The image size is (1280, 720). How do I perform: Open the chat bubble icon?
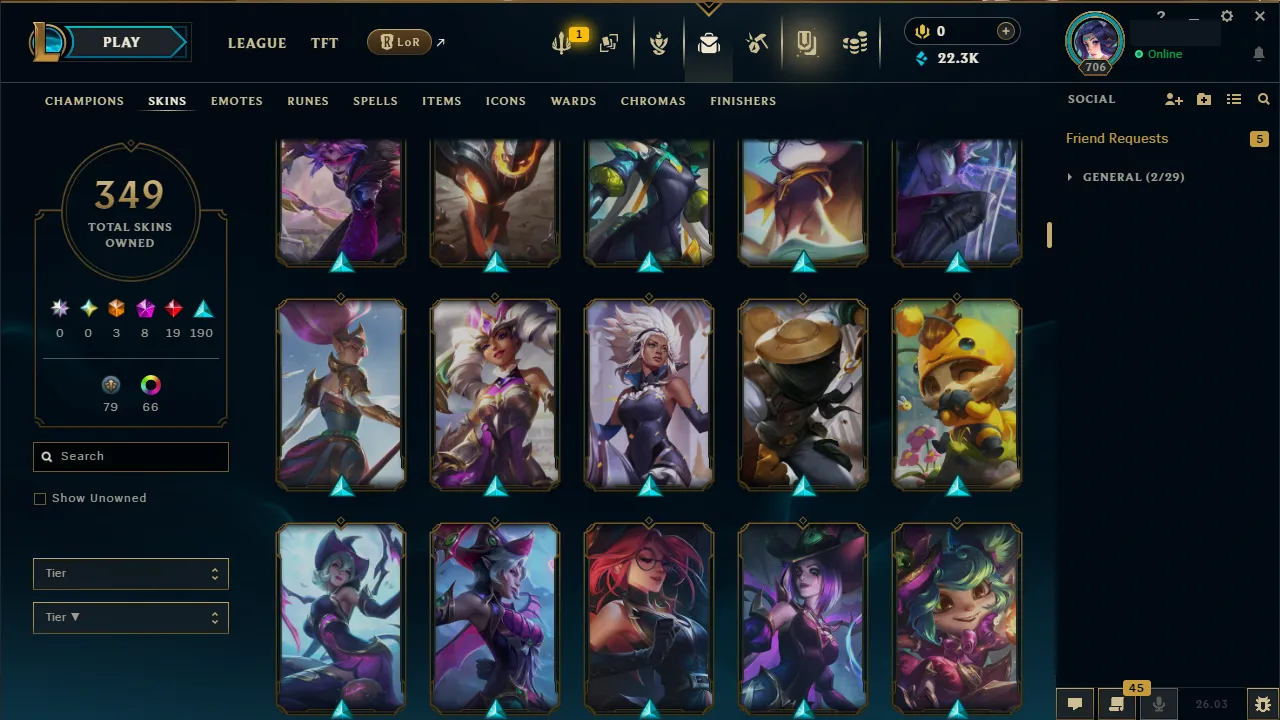[x=1074, y=704]
